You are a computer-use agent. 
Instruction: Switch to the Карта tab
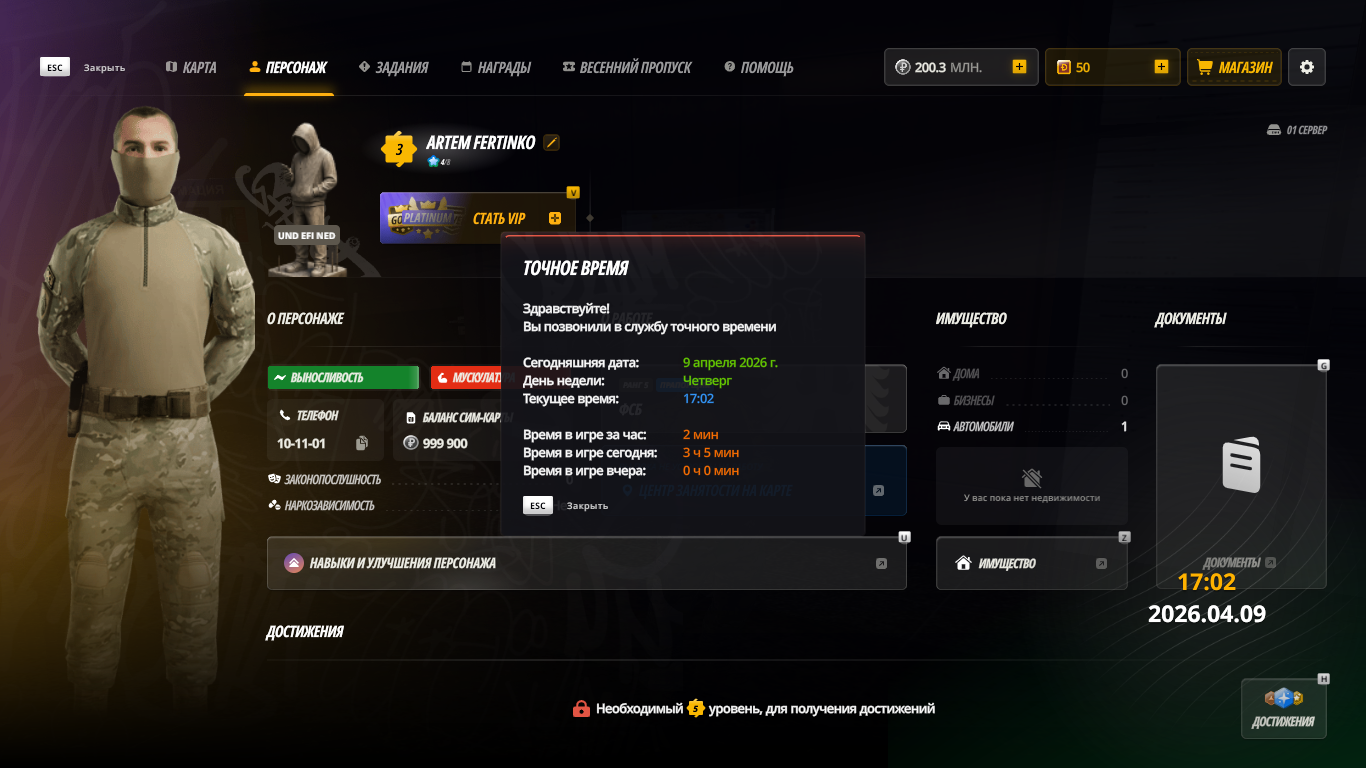pyautogui.click(x=191, y=68)
